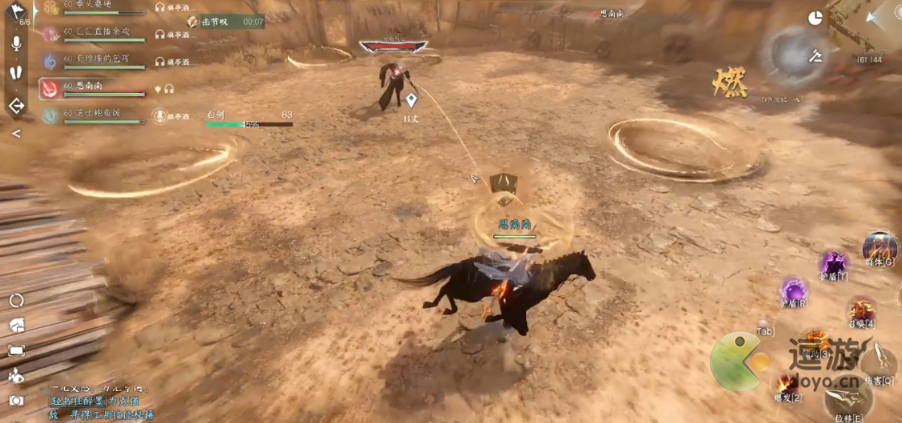
Task: Click the 击节叹 buff icon
Action: pos(193,21)
